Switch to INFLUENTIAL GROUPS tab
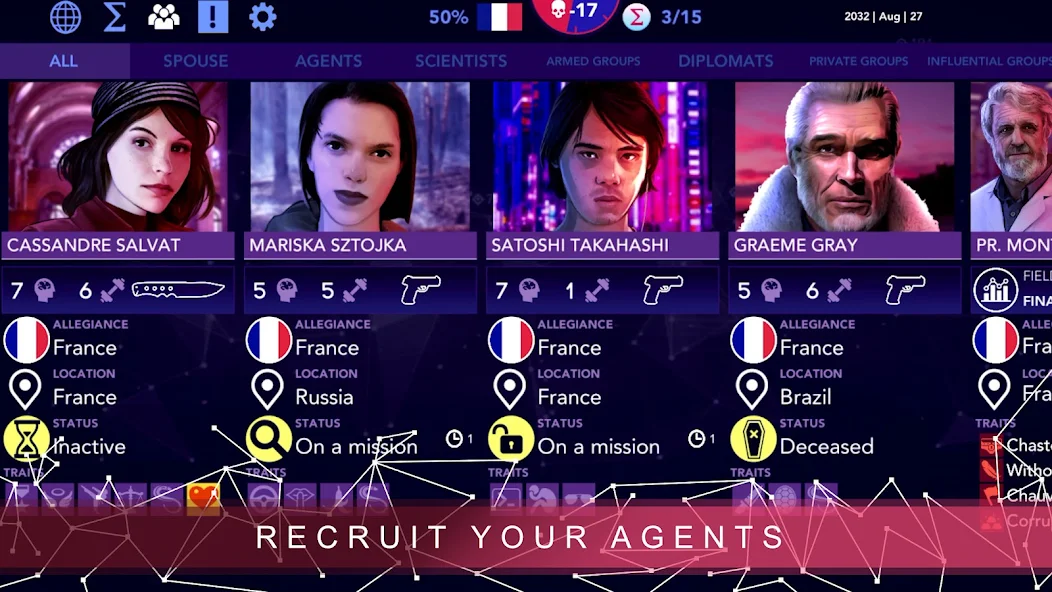The height and width of the screenshot is (592, 1052). pyautogui.click(x=988, y=61)
